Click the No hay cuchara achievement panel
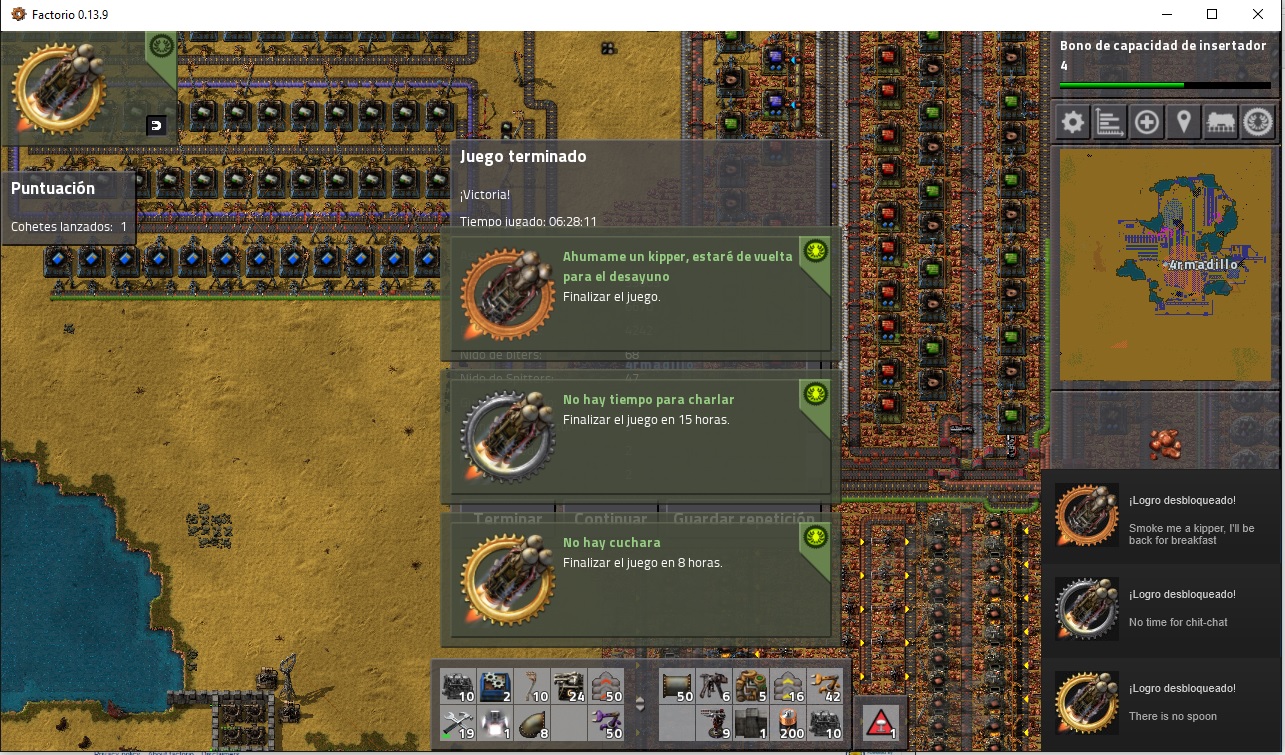Image resolution: width=1285 pixels, height=755 pixels. coord(640,580)
